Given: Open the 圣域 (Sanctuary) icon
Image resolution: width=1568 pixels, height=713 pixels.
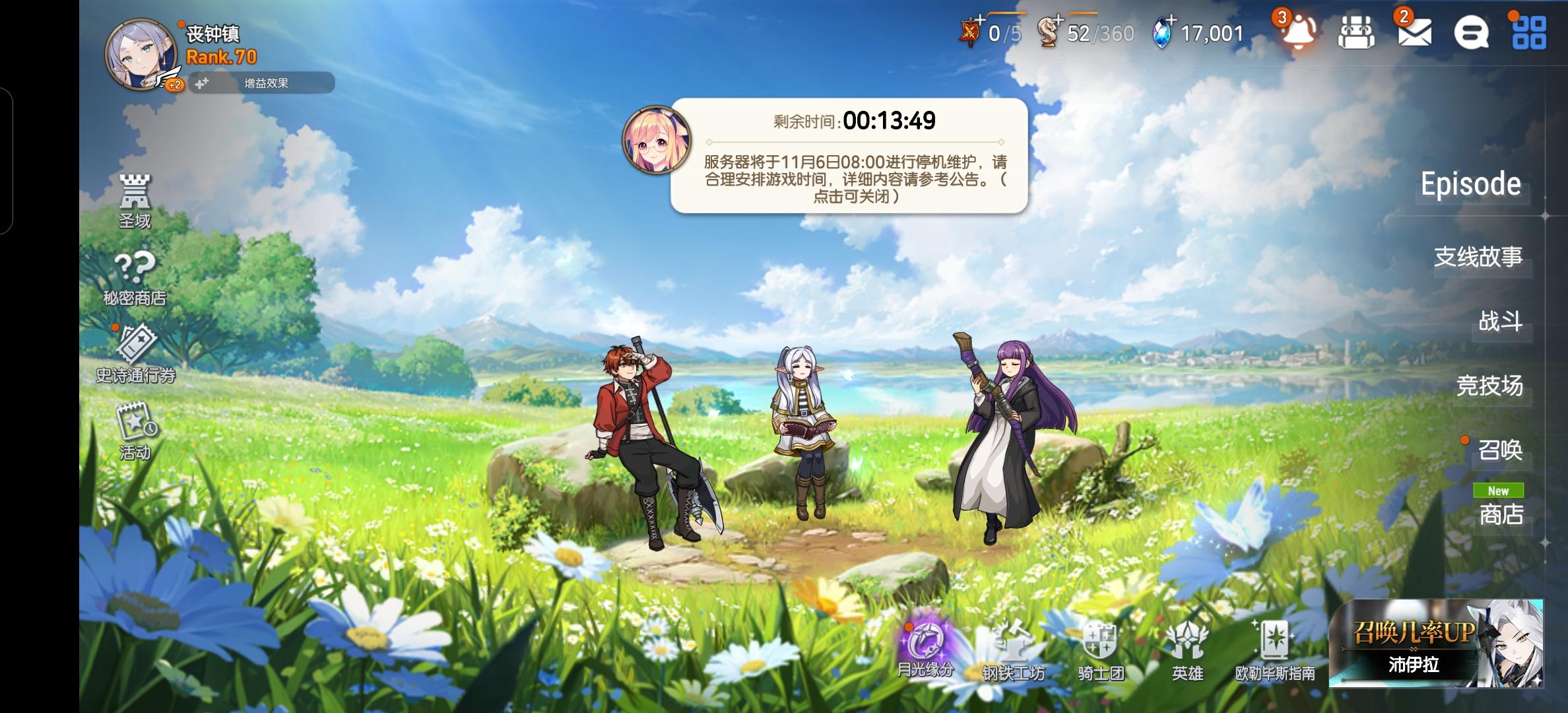Looking at the screenshot, I should pos(135,198).
